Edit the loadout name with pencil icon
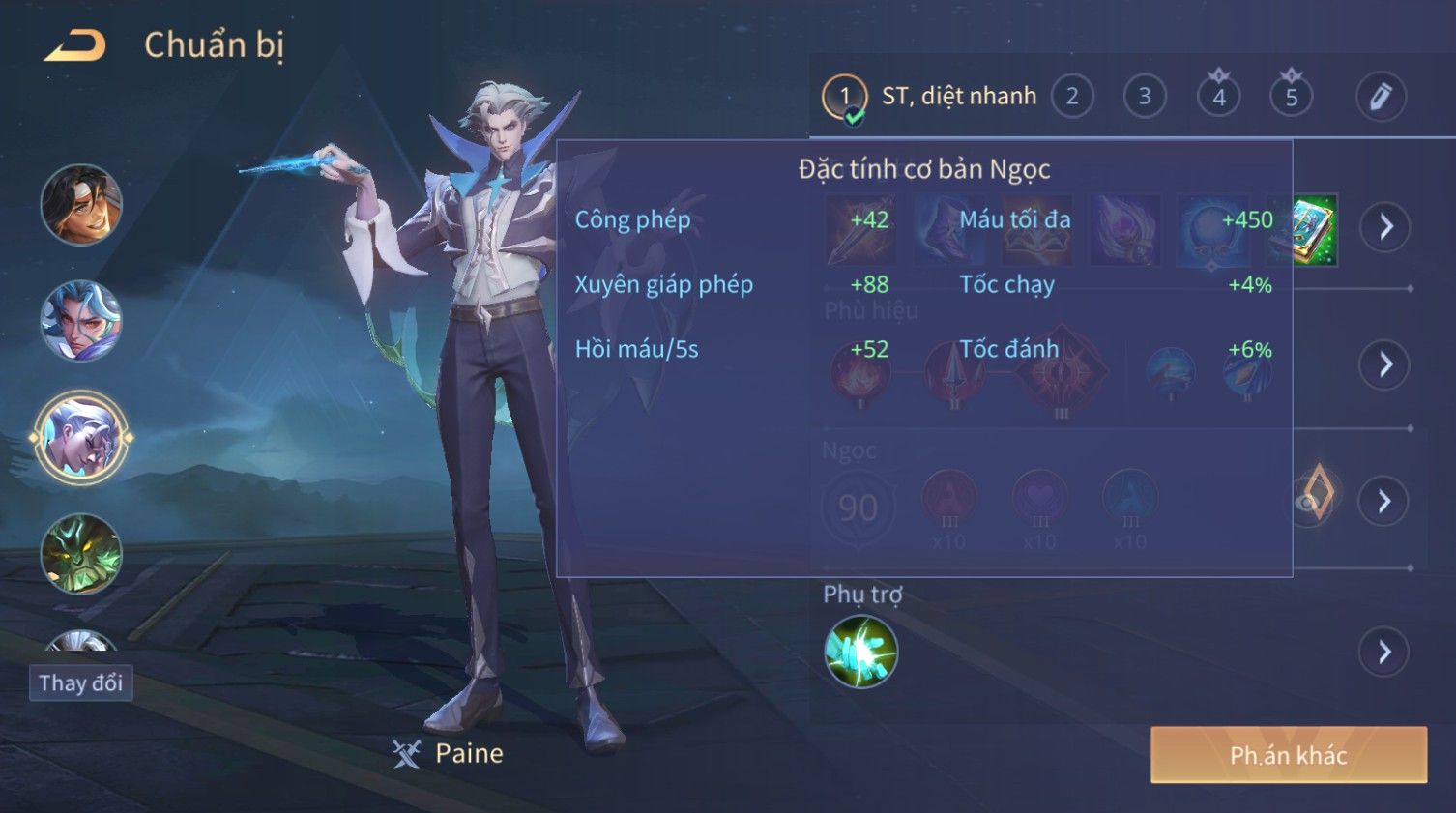The height and width of the screenshot is (813, 1456). click(1380, 97)
